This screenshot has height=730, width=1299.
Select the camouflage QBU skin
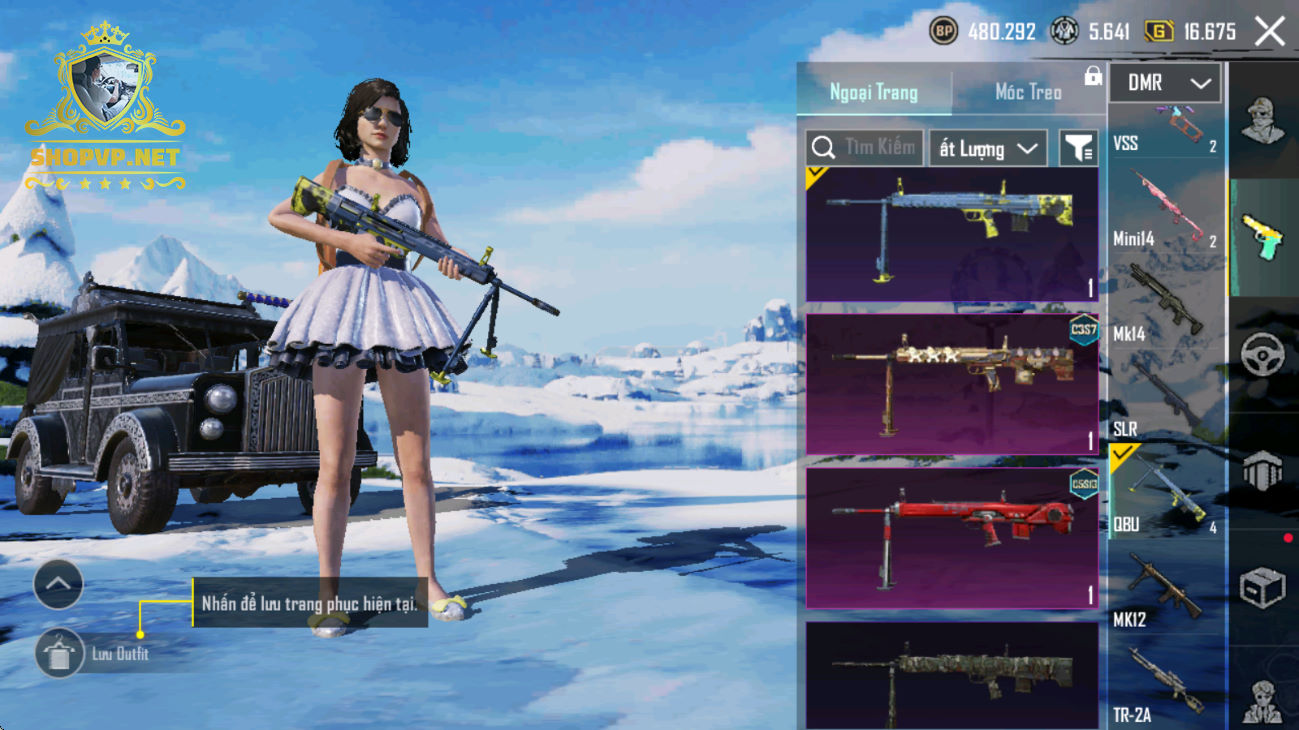pyautogui.click(x=951, y=675)
